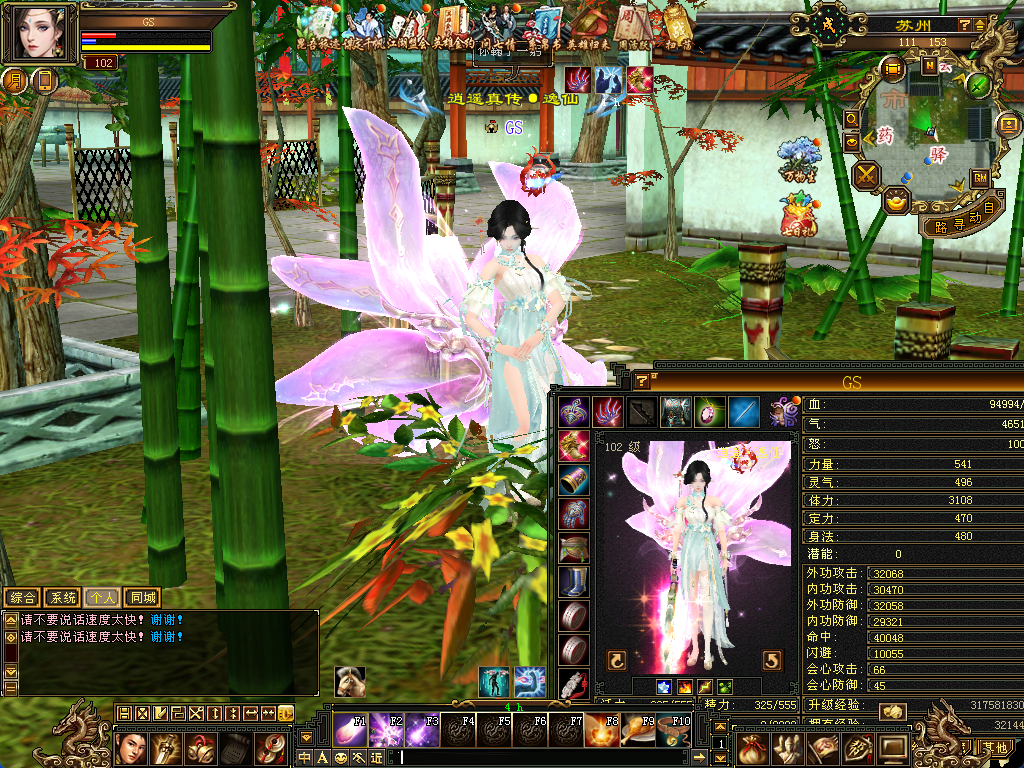The image size is (1024, 768).
Task: Activate the F1 pink petal skill
Action: pyautogui.click(x=349, y=730)
